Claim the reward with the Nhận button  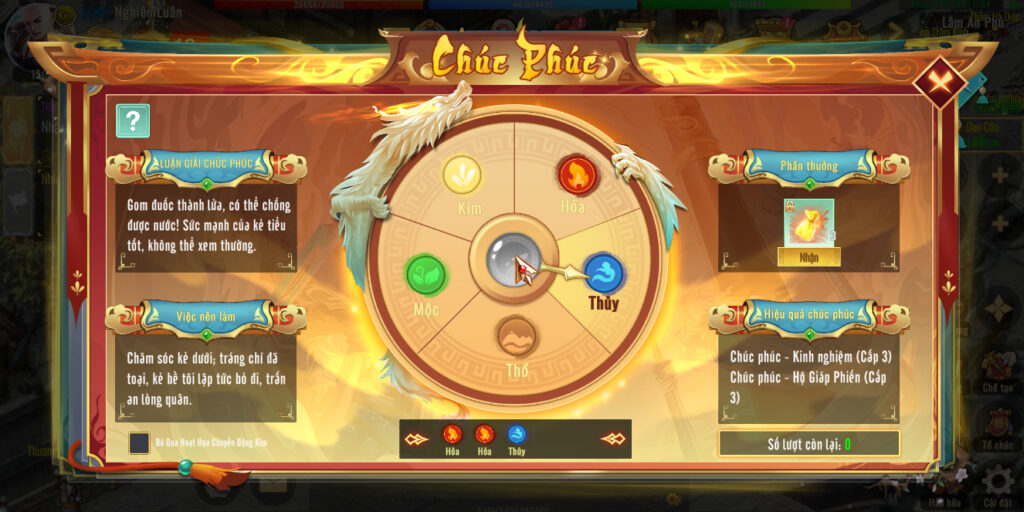808,256
